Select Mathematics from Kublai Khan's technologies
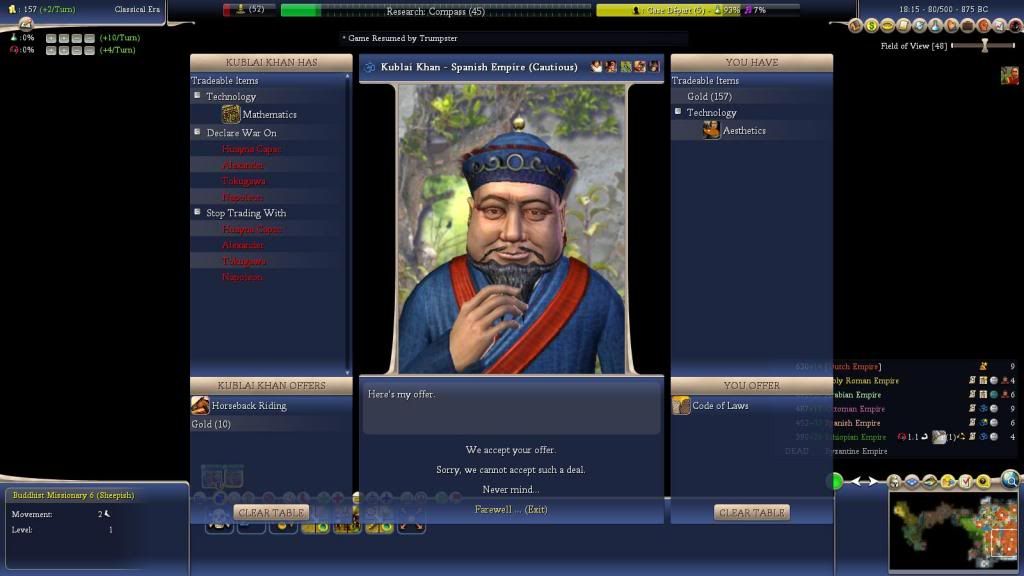This screenshot has height=576, width=1024. tap(268, 115)
